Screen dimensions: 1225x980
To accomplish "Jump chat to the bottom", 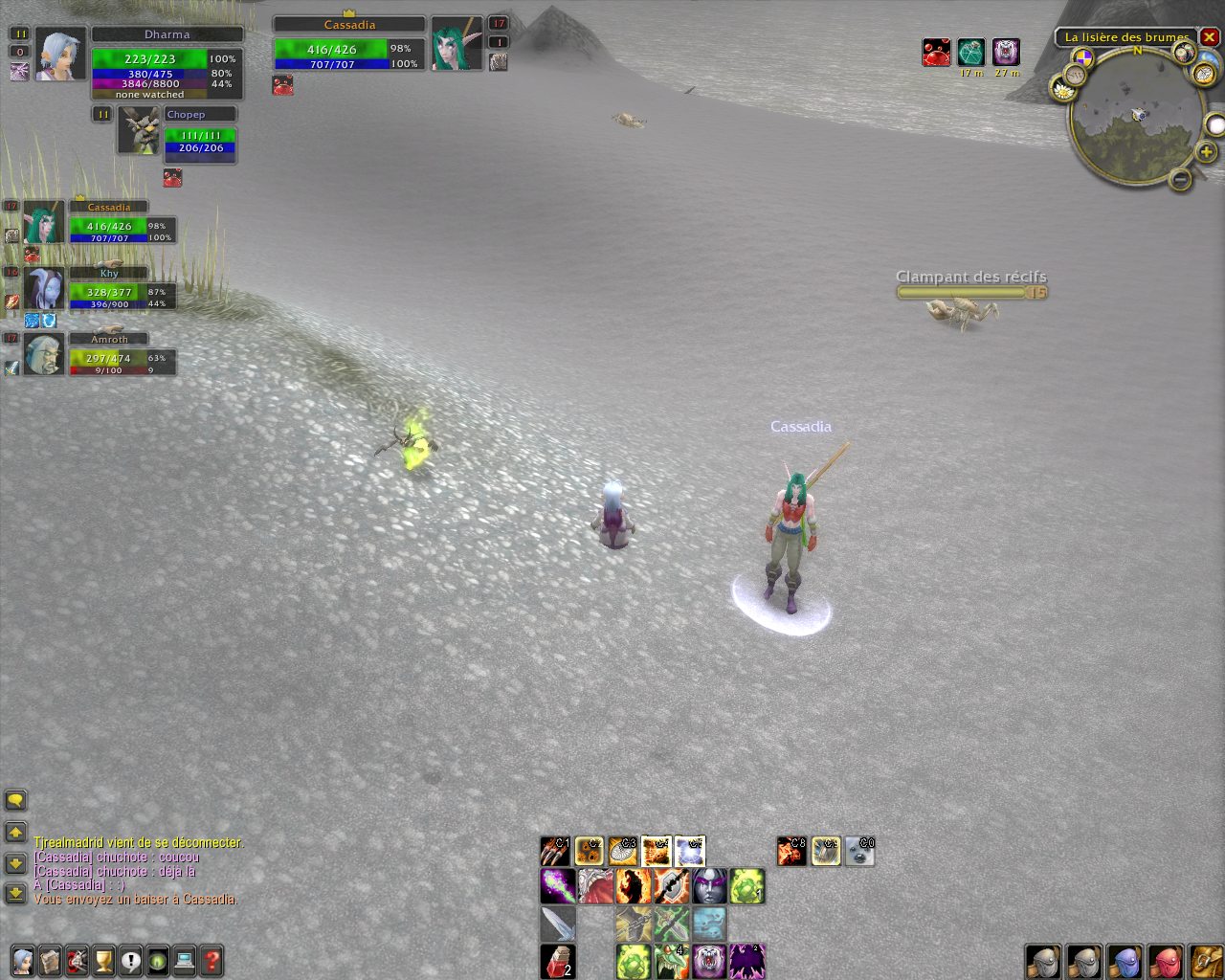I will pos(15,893).
